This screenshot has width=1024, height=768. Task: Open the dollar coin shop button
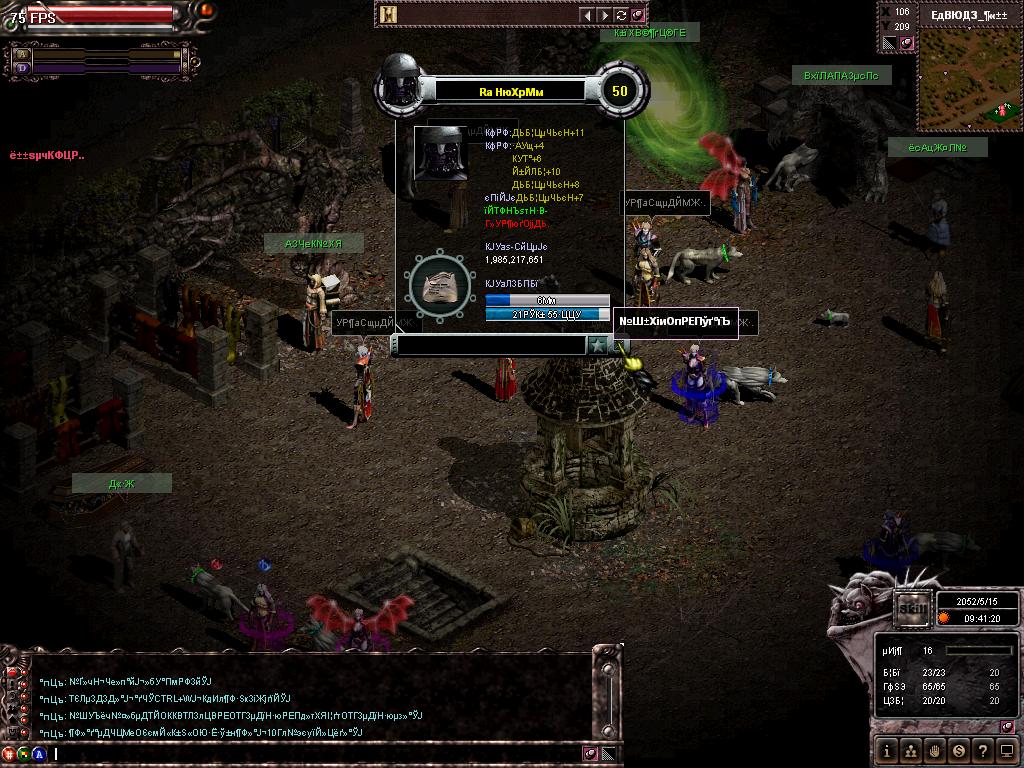[959, 749]
